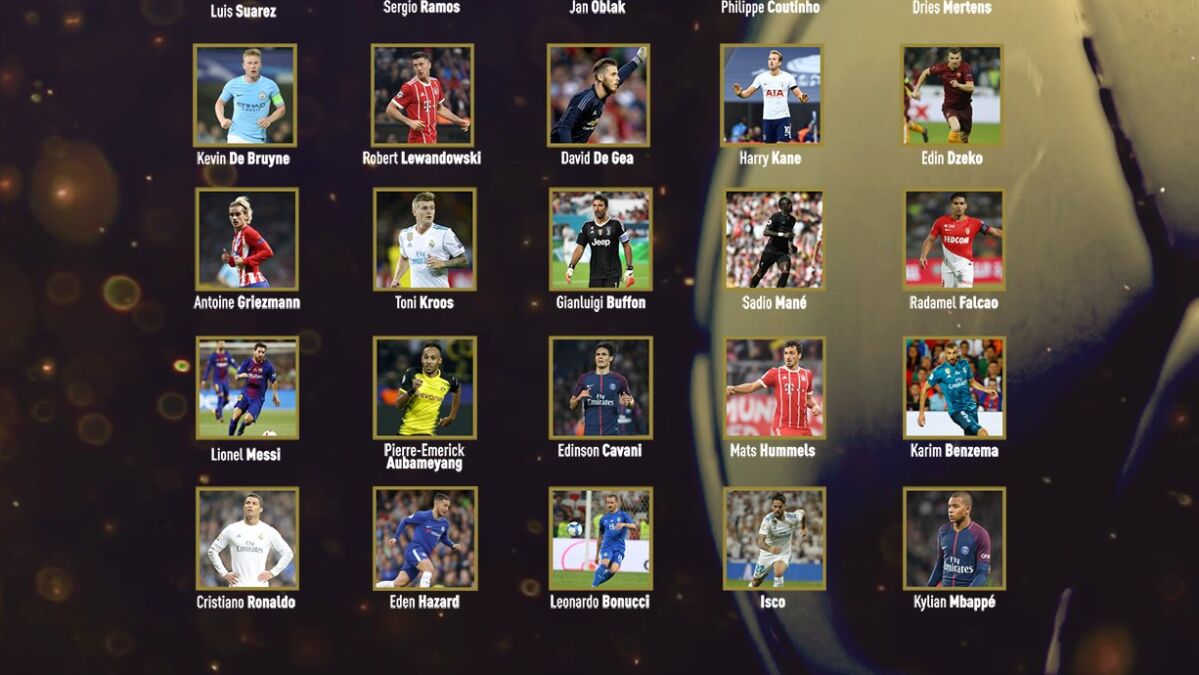Select the Toni Kroos tile
Screen dimensions: 1199x675
425,239
